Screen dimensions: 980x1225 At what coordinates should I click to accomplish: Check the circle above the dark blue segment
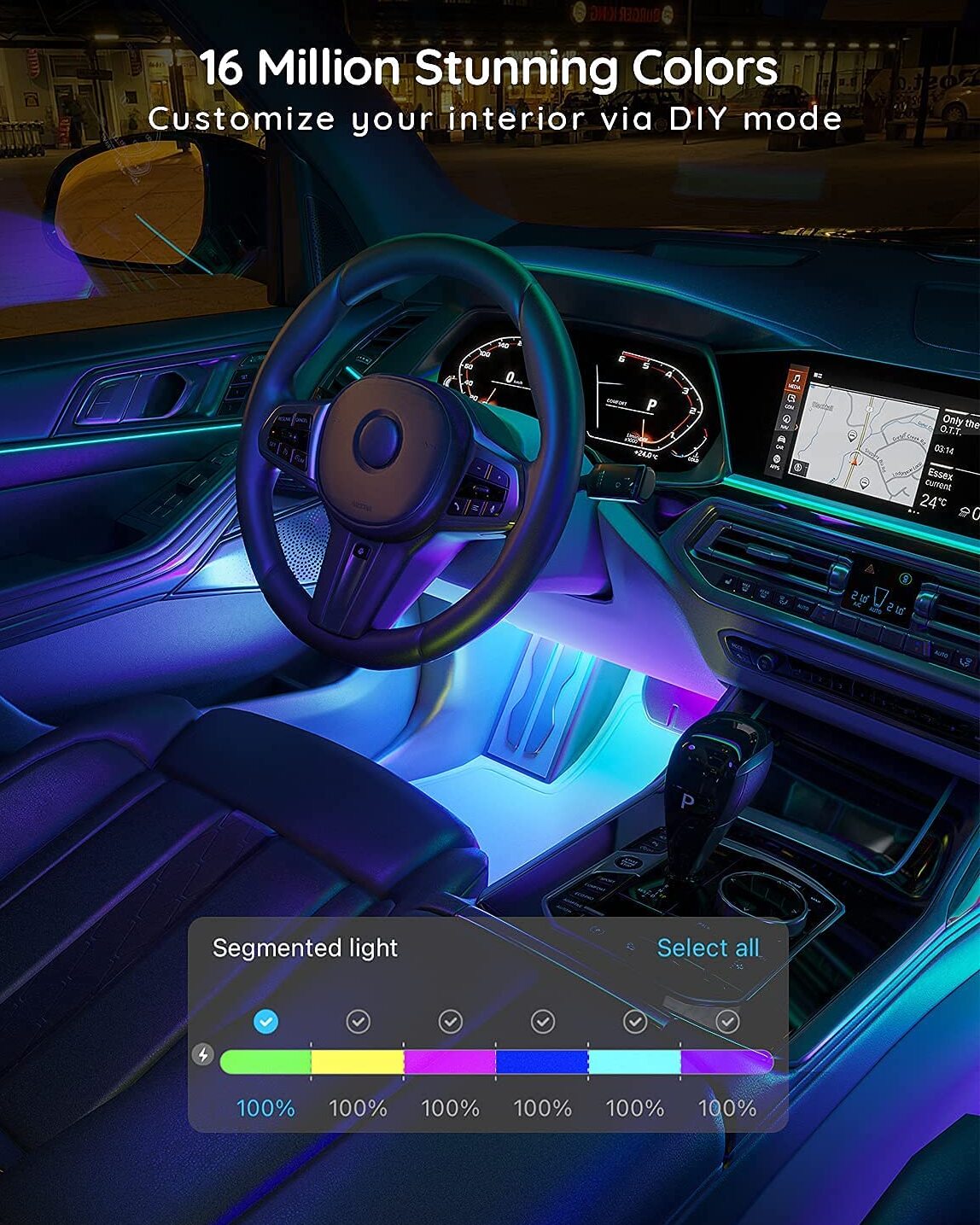point(543,1021)
